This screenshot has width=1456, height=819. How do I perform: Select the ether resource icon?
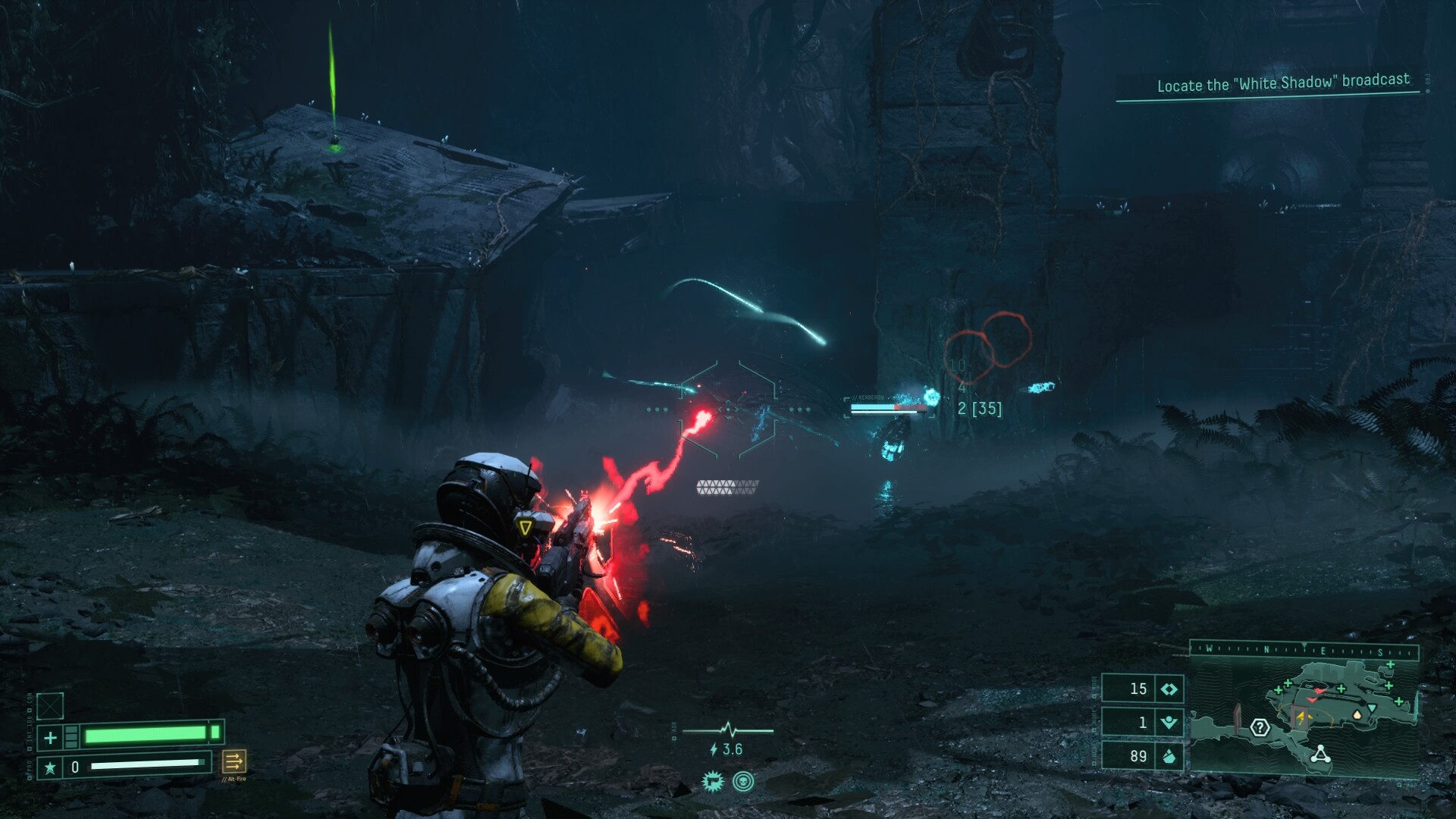click(x=1169, y=722)
